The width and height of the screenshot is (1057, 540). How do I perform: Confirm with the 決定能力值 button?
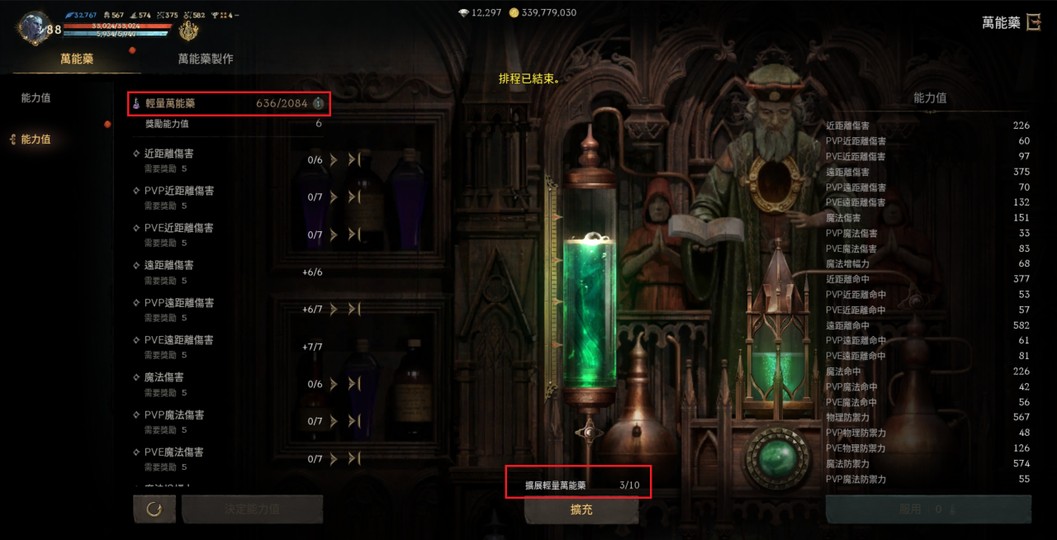(252, 509)
